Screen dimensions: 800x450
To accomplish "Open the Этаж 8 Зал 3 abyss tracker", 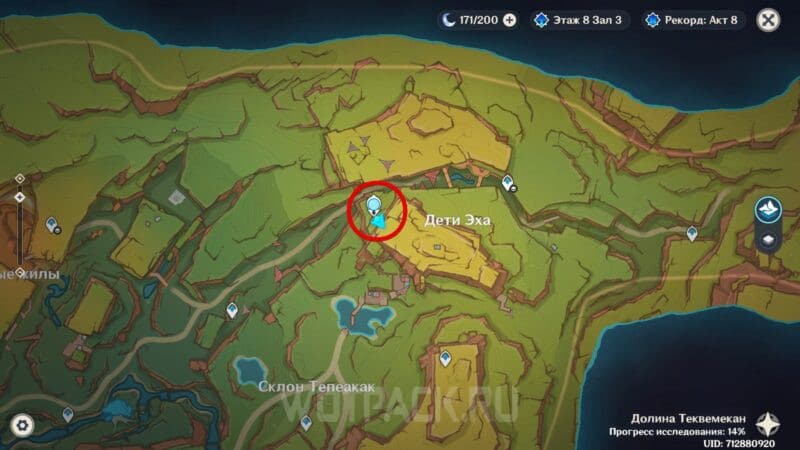I will point(580,19).
